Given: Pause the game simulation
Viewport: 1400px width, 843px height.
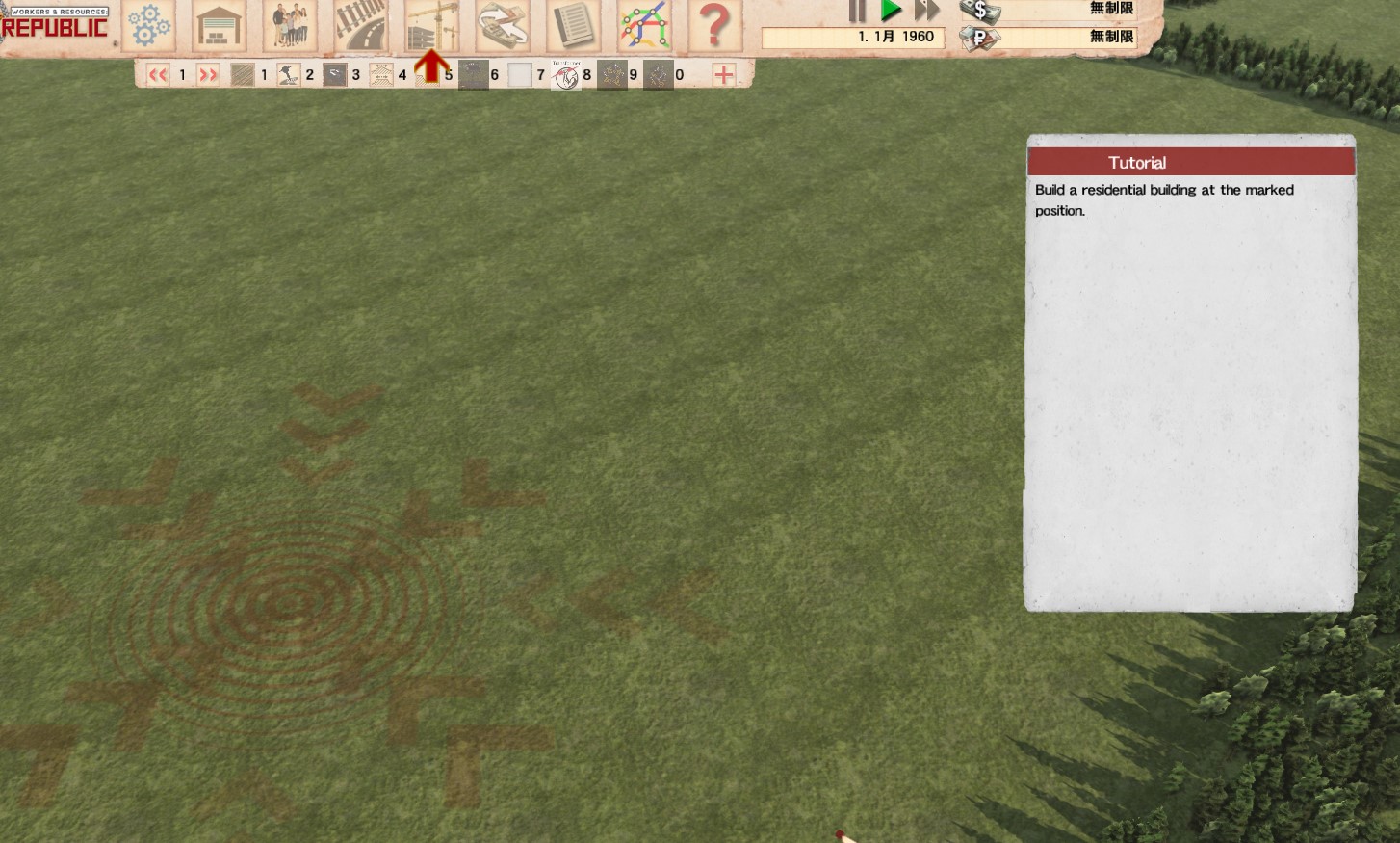Looking at the screenshot, I should click(856, 12).
